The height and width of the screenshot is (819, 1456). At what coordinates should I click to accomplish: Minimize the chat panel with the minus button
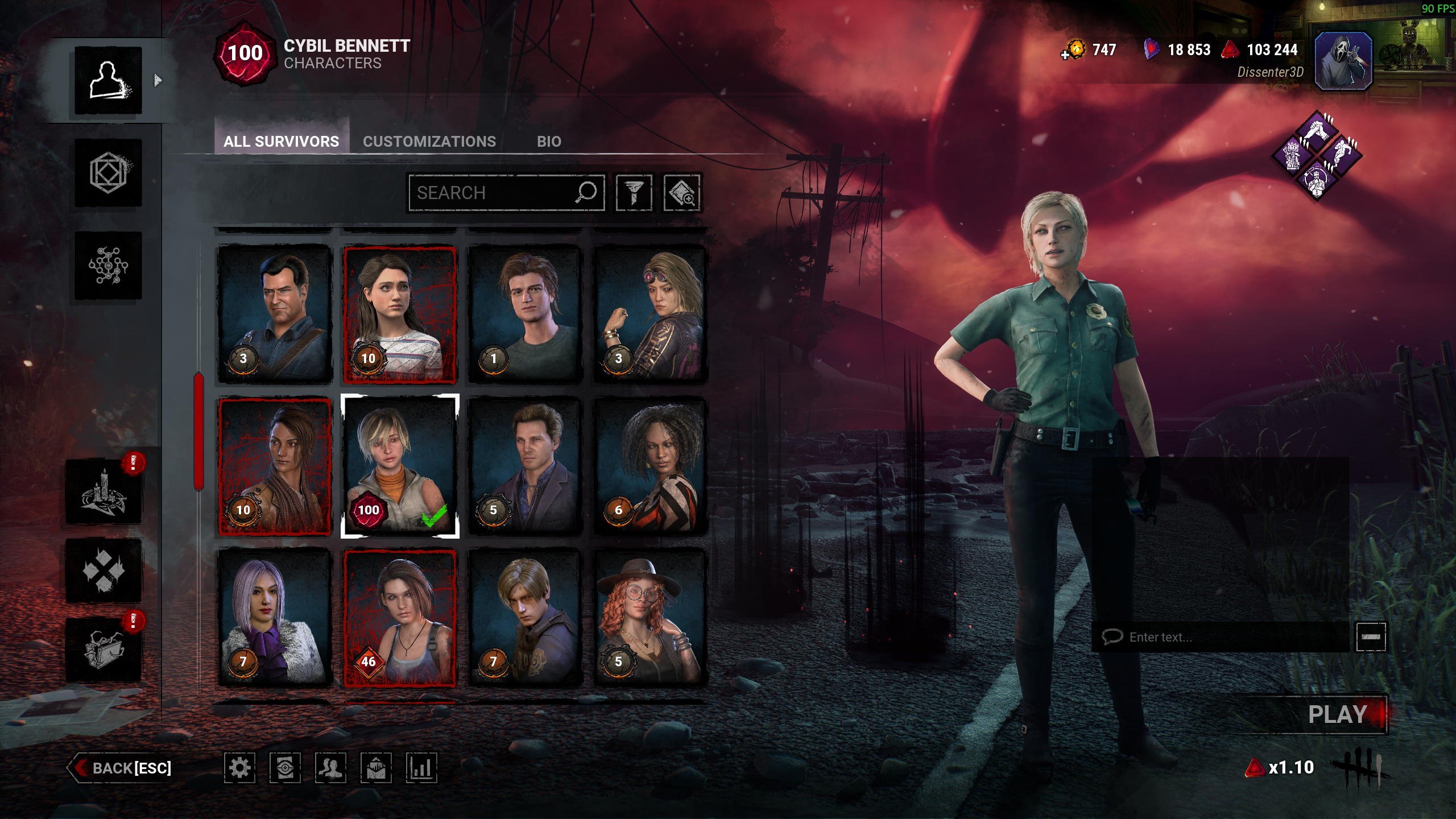1371,637
